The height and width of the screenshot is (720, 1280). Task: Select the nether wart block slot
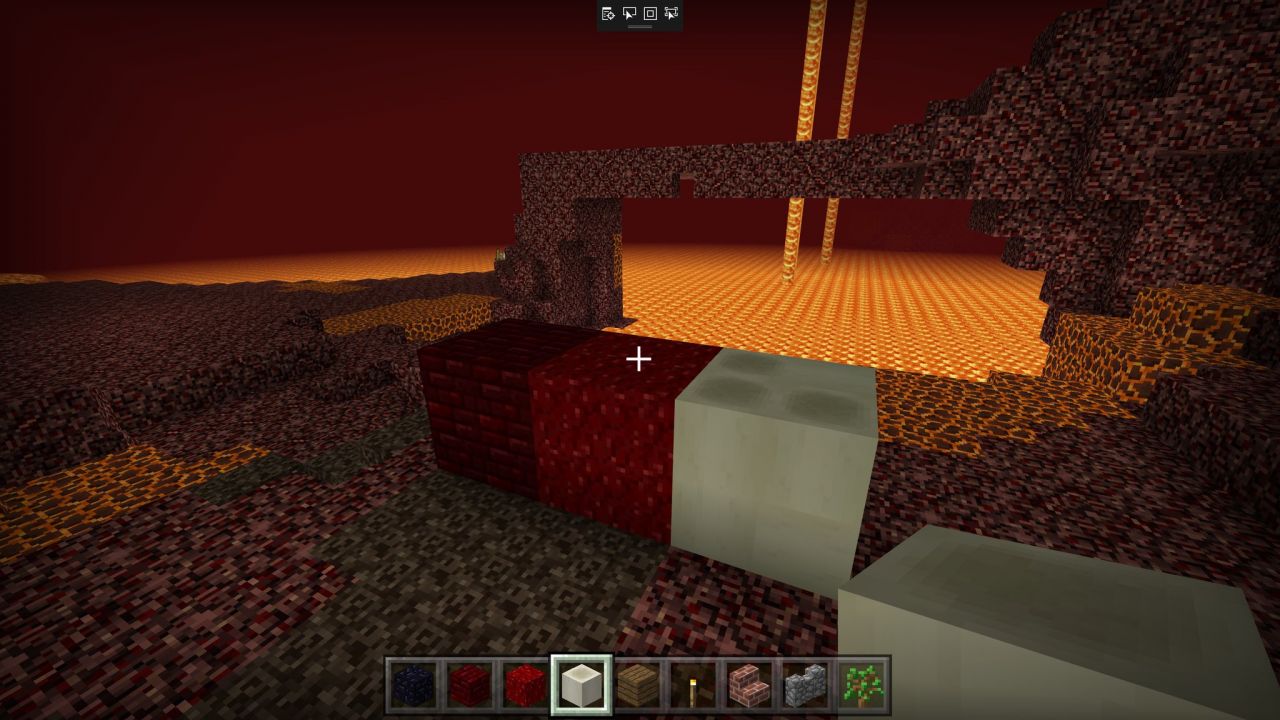point(525,685)
